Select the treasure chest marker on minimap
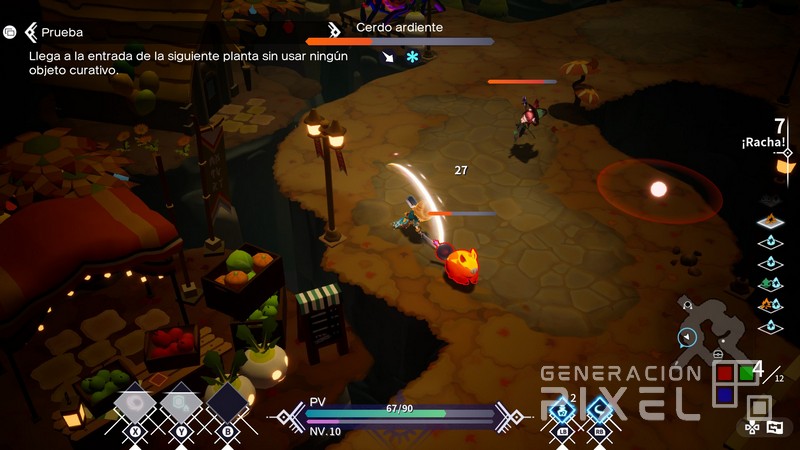This screenshot has height=450, width=800. point(718,355)
